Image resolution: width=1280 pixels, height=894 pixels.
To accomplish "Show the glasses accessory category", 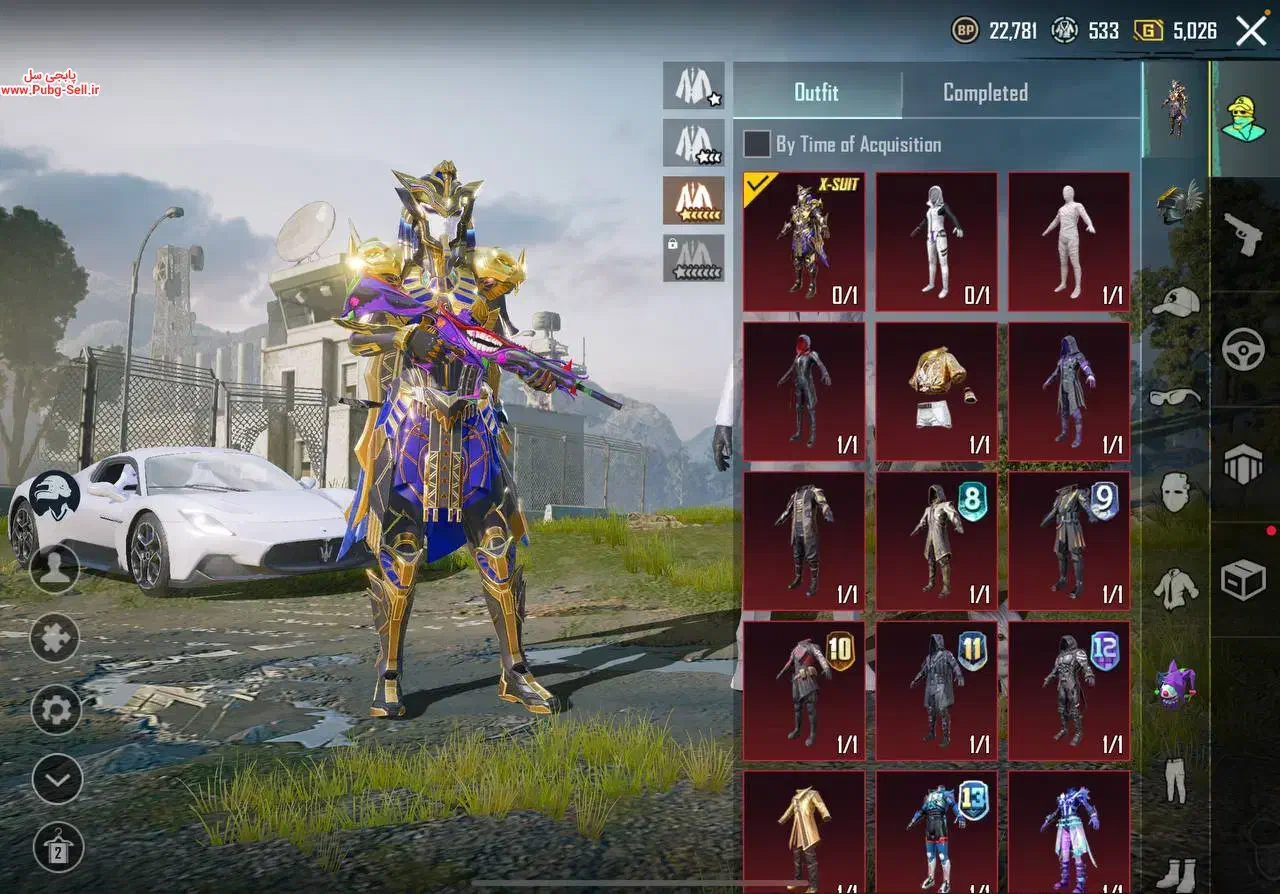I will [1176, 397].
